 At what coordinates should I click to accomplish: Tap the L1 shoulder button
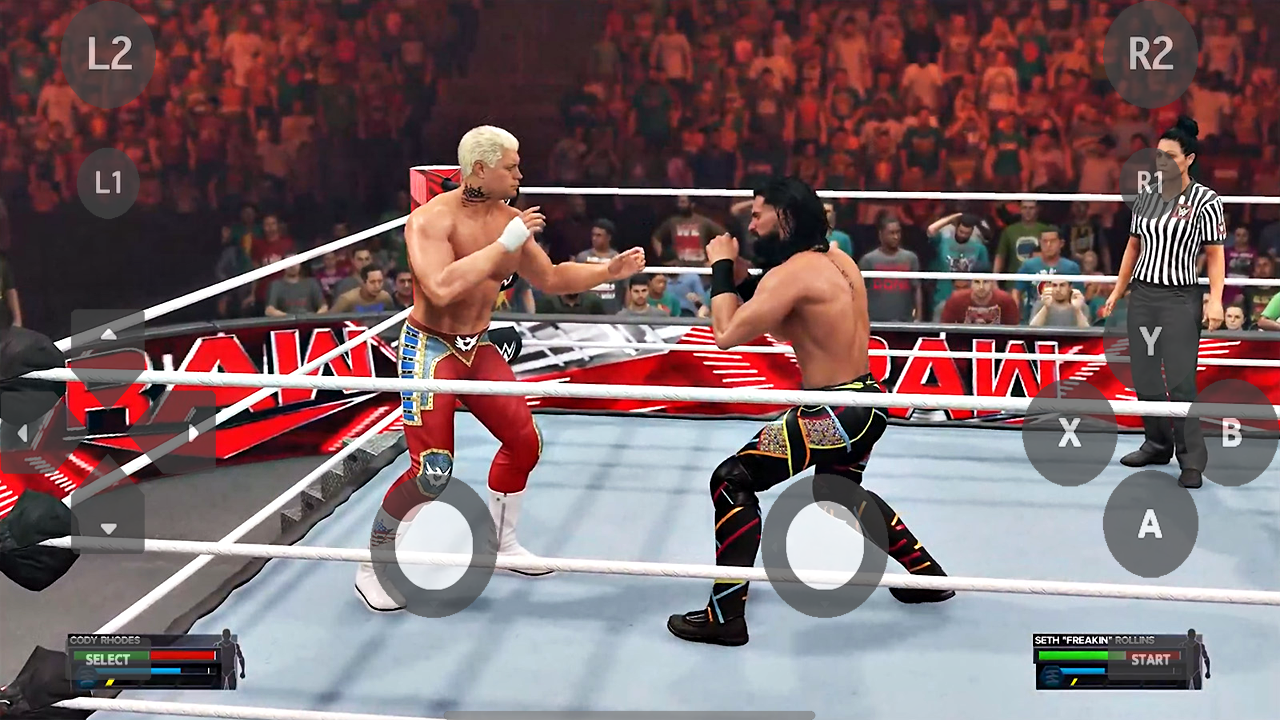(x=108, y=183)
